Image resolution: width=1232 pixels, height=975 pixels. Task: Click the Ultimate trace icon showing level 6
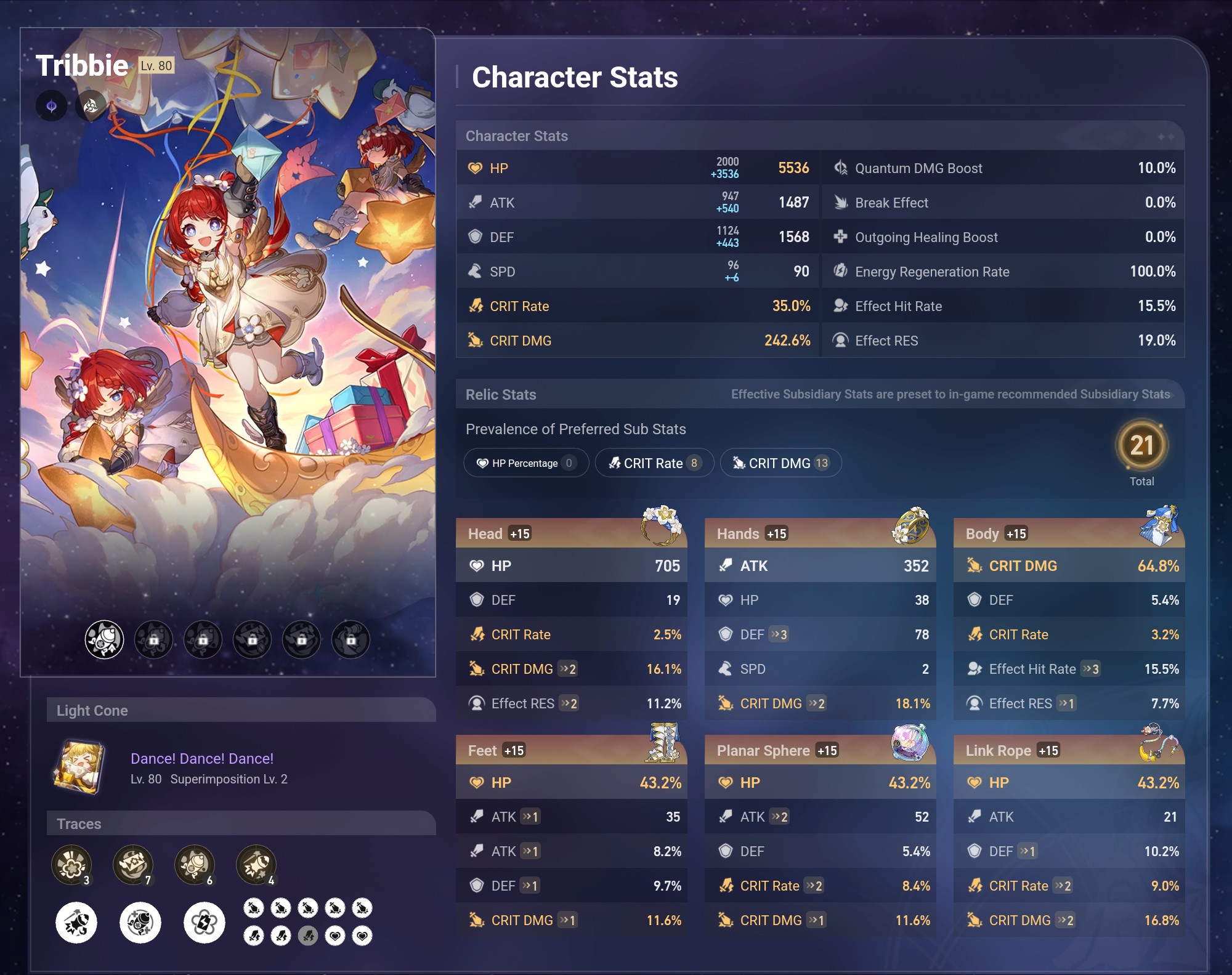coord(194,865)
